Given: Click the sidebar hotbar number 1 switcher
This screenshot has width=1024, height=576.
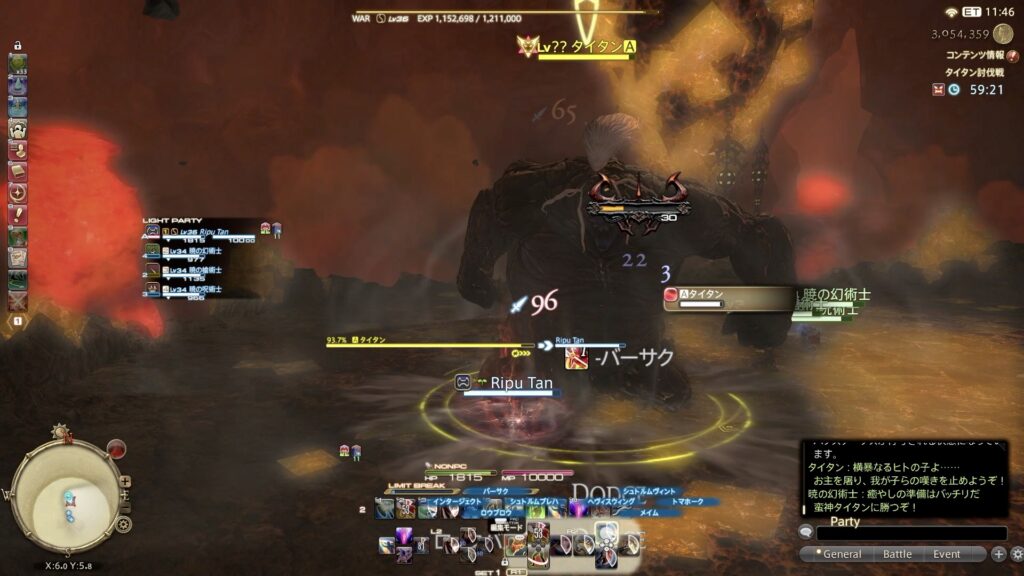Looking at the screenshot, I should point(17,321).
